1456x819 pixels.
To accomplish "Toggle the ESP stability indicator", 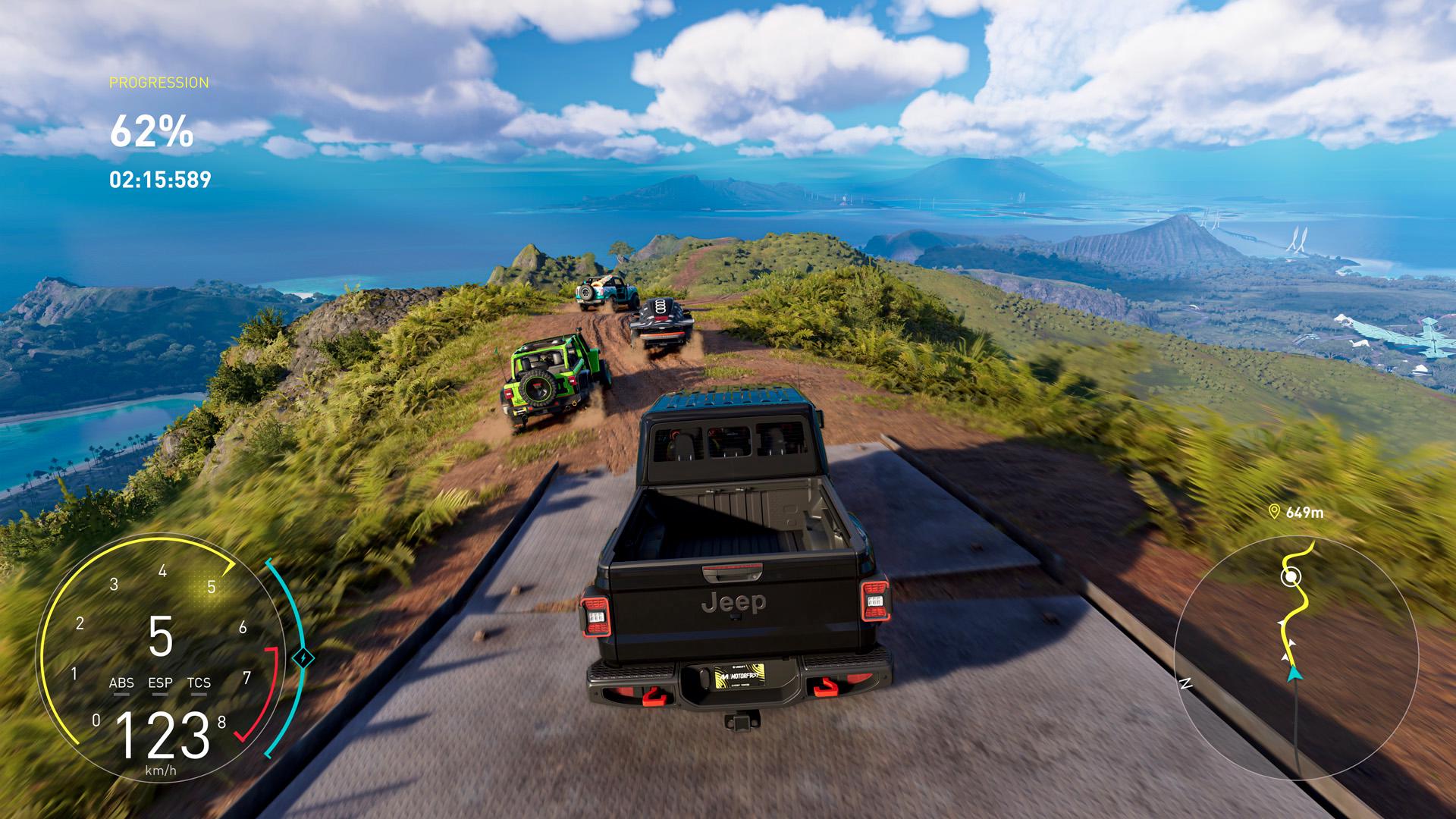I will 161,682.
